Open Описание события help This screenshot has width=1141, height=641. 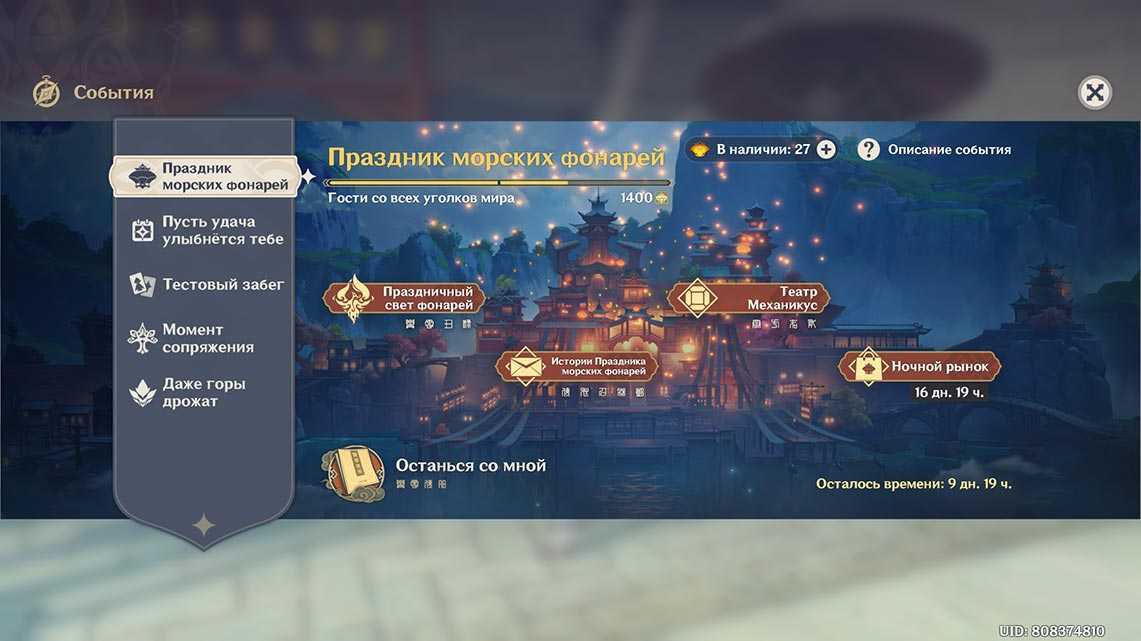click(x=935, y=149)
